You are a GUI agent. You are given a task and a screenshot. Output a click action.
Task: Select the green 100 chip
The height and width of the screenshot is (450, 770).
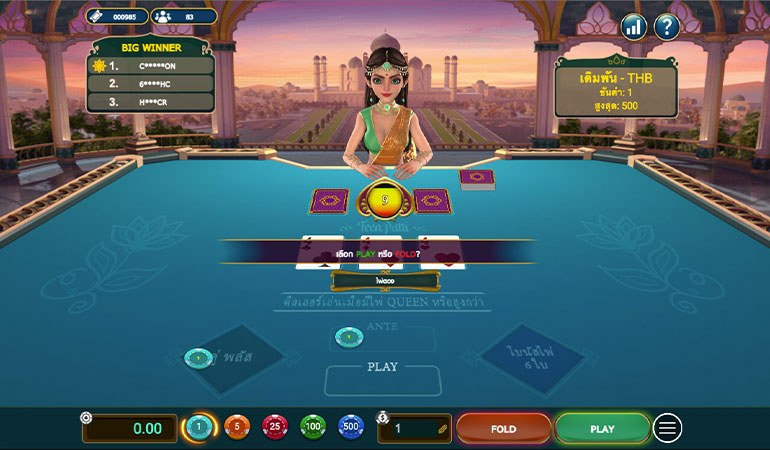[x=313, y=428]
